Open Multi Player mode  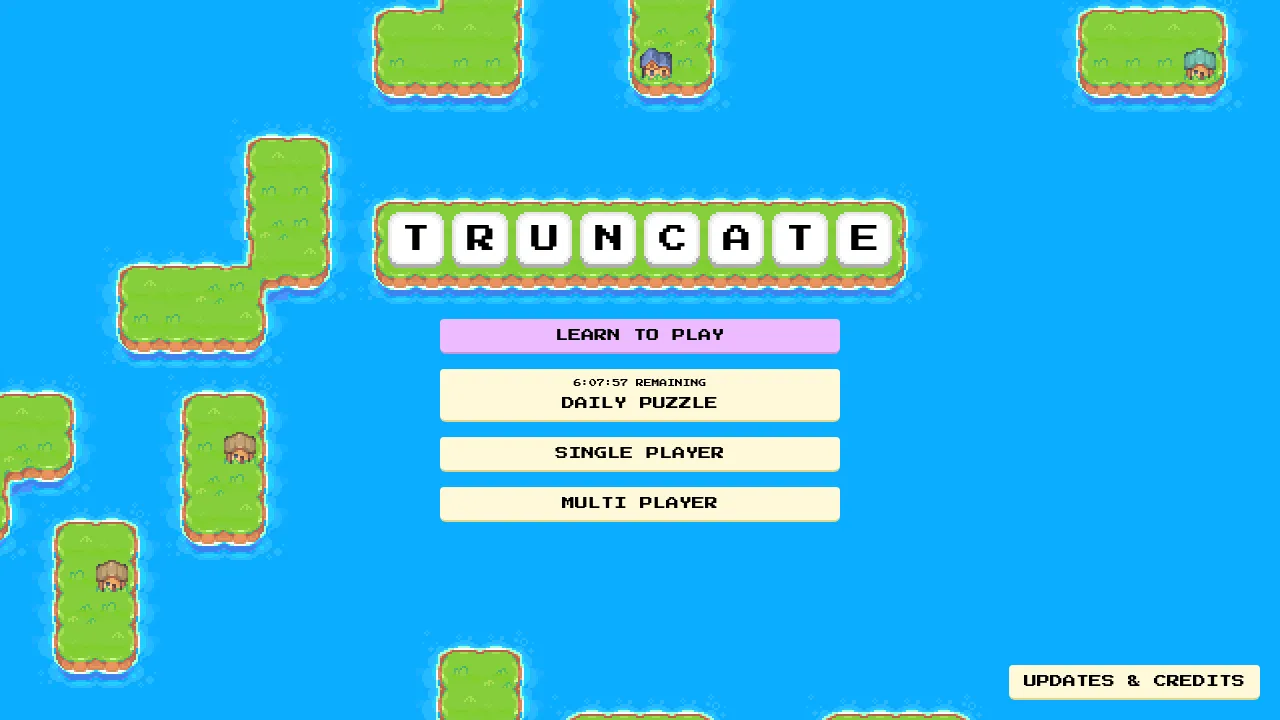639,503
